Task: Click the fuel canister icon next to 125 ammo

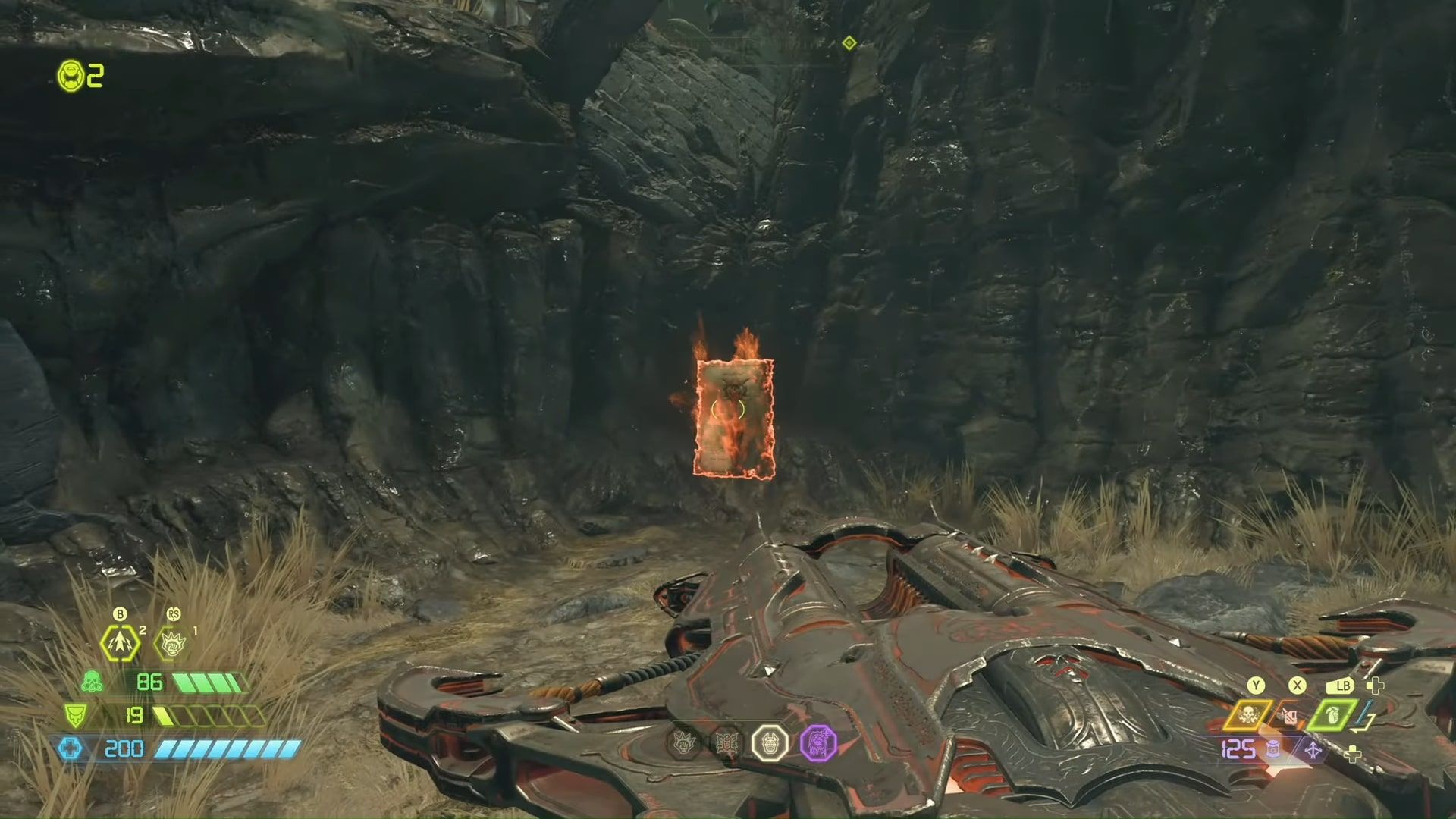Action: (x=1274, y=749)
